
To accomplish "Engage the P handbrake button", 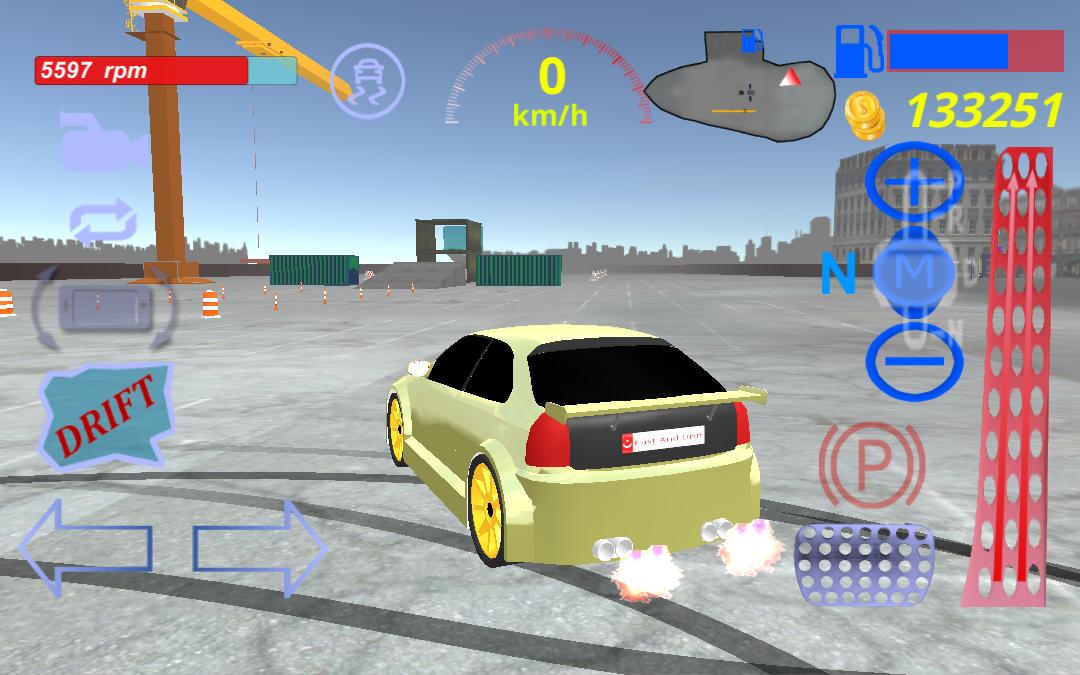I will (871, 464).
